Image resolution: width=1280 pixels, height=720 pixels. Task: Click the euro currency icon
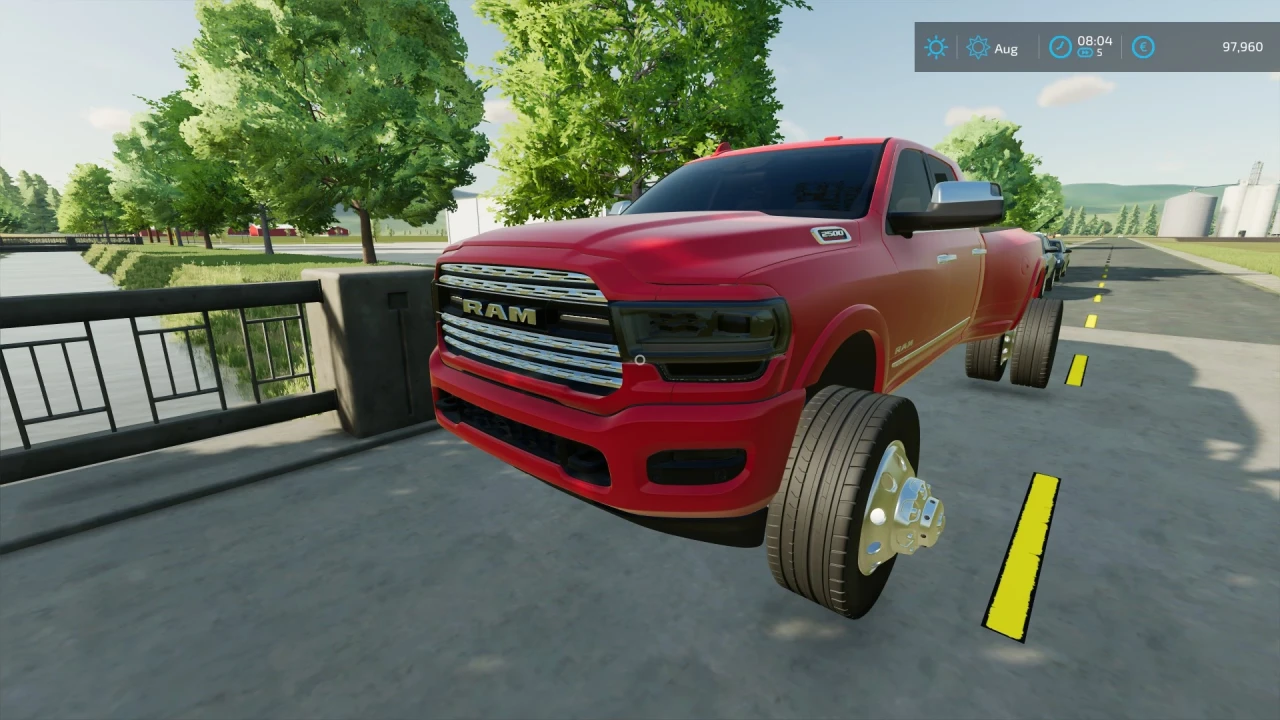pyautogui.click(x=1143, y=48)
